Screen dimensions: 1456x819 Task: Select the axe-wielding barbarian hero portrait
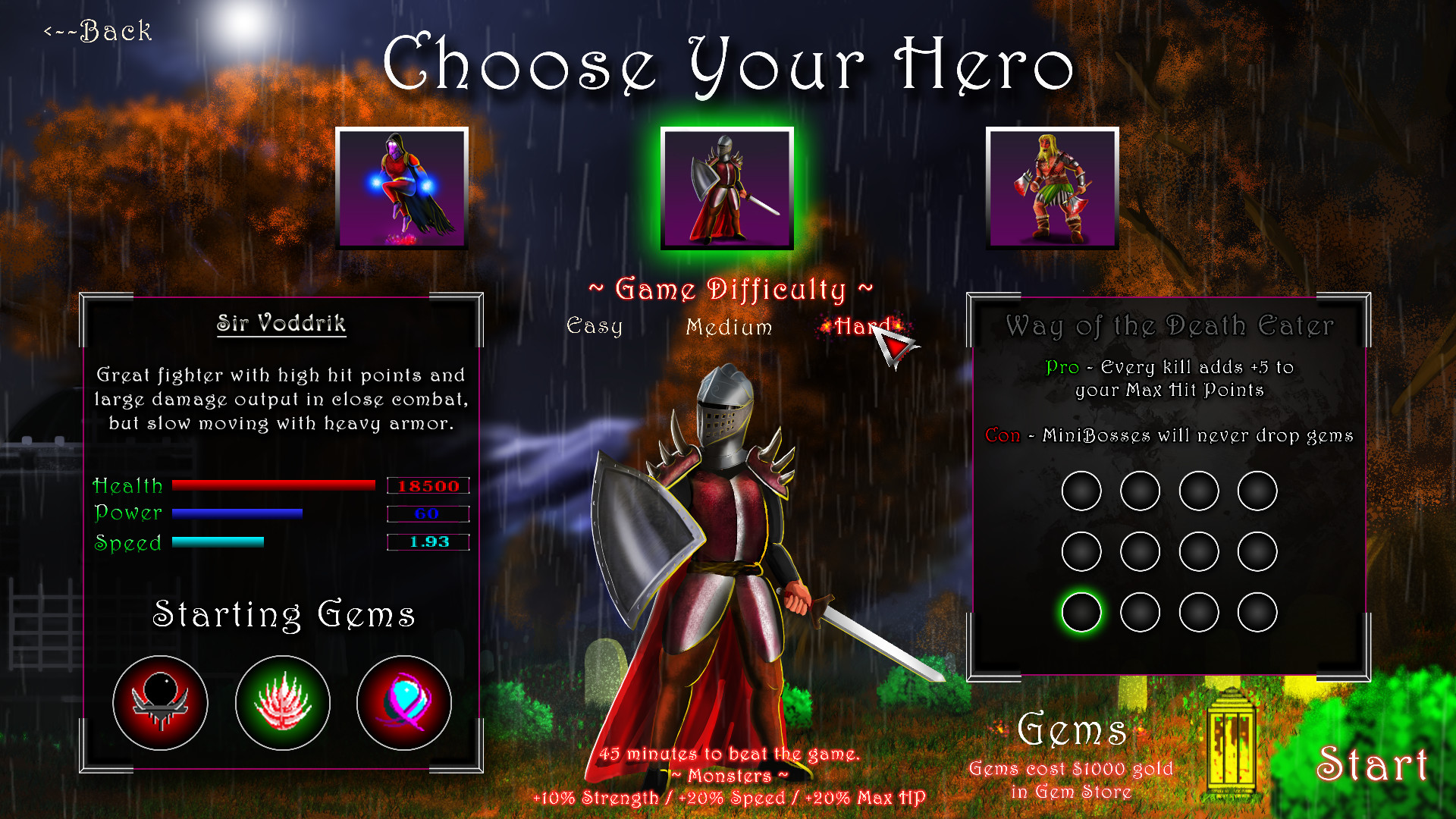[x=1053, y=187]
